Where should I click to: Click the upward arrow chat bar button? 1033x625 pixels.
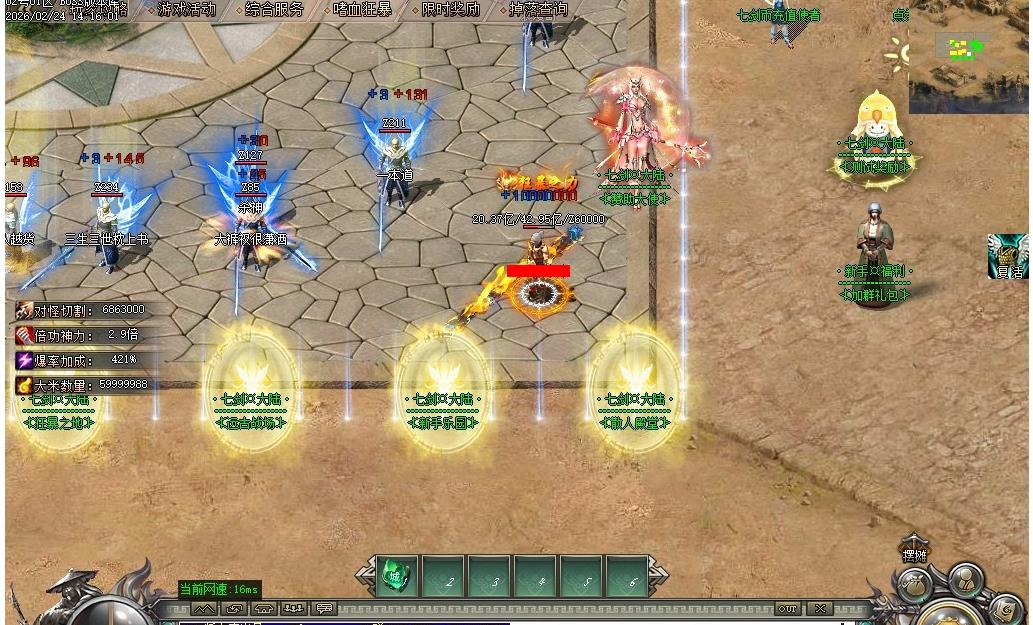(204, 608)
